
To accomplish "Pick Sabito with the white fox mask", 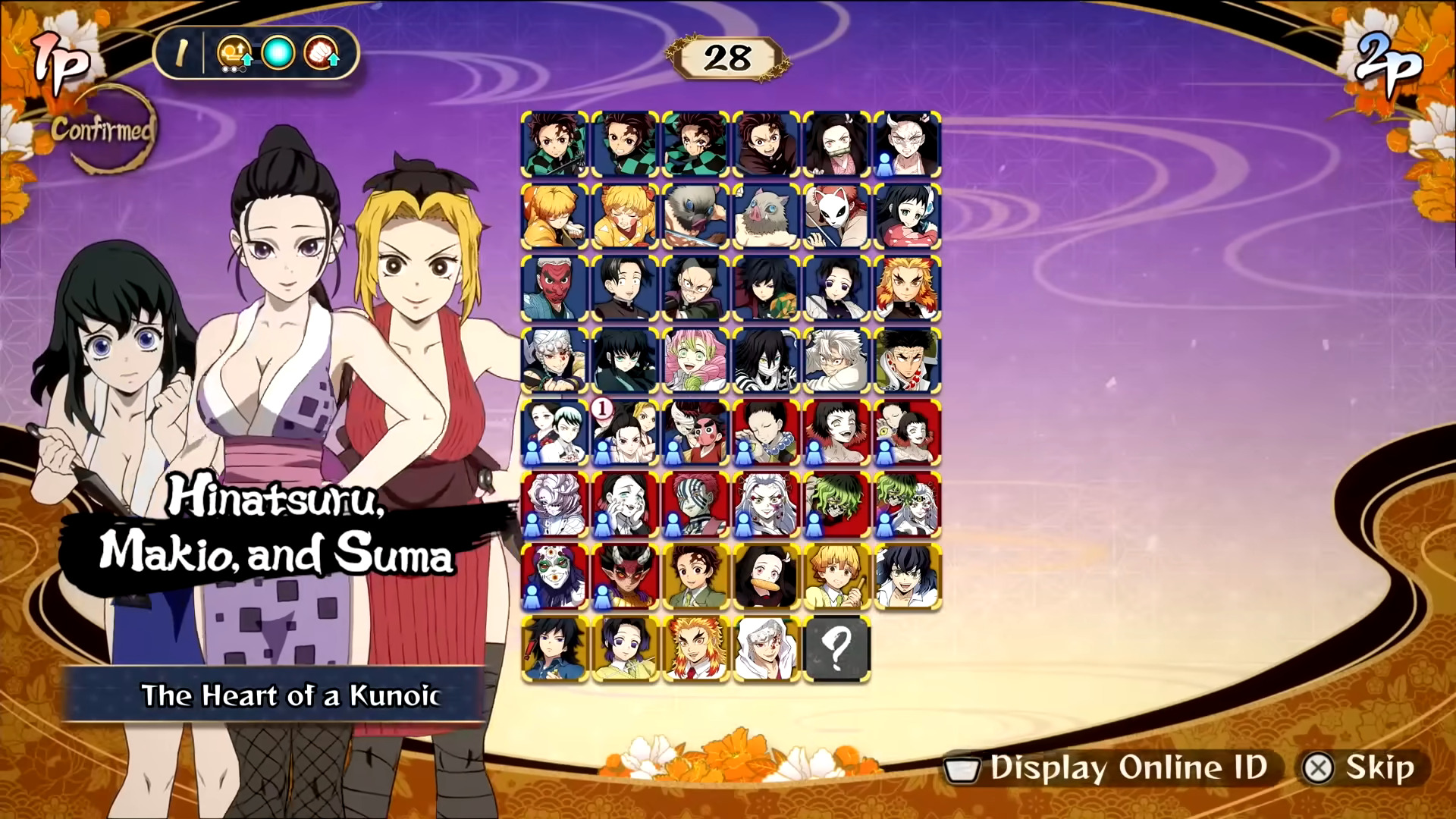I will coord(836,216).
